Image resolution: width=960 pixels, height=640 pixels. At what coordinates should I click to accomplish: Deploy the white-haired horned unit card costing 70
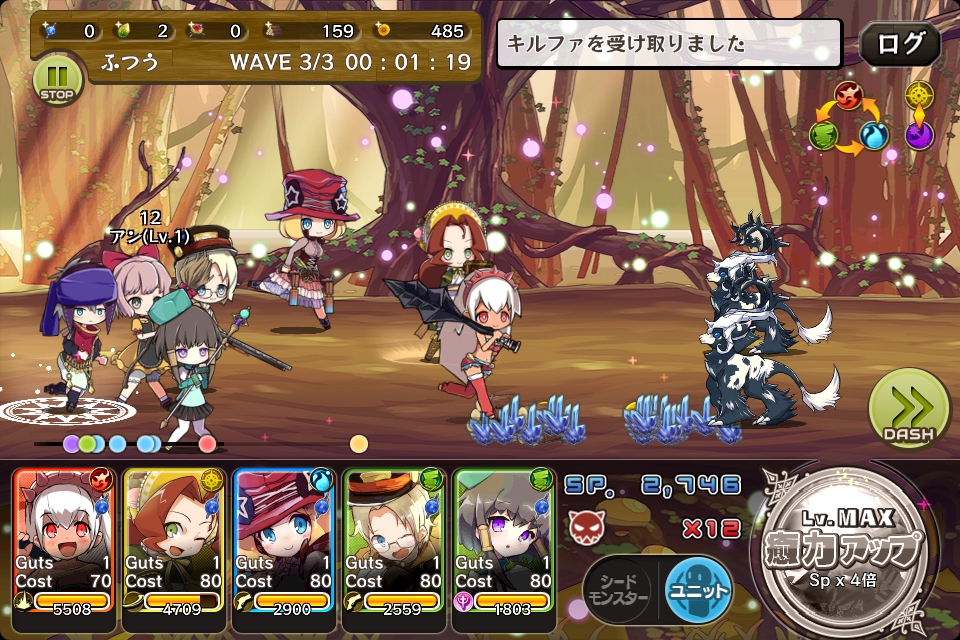[64, 540]
